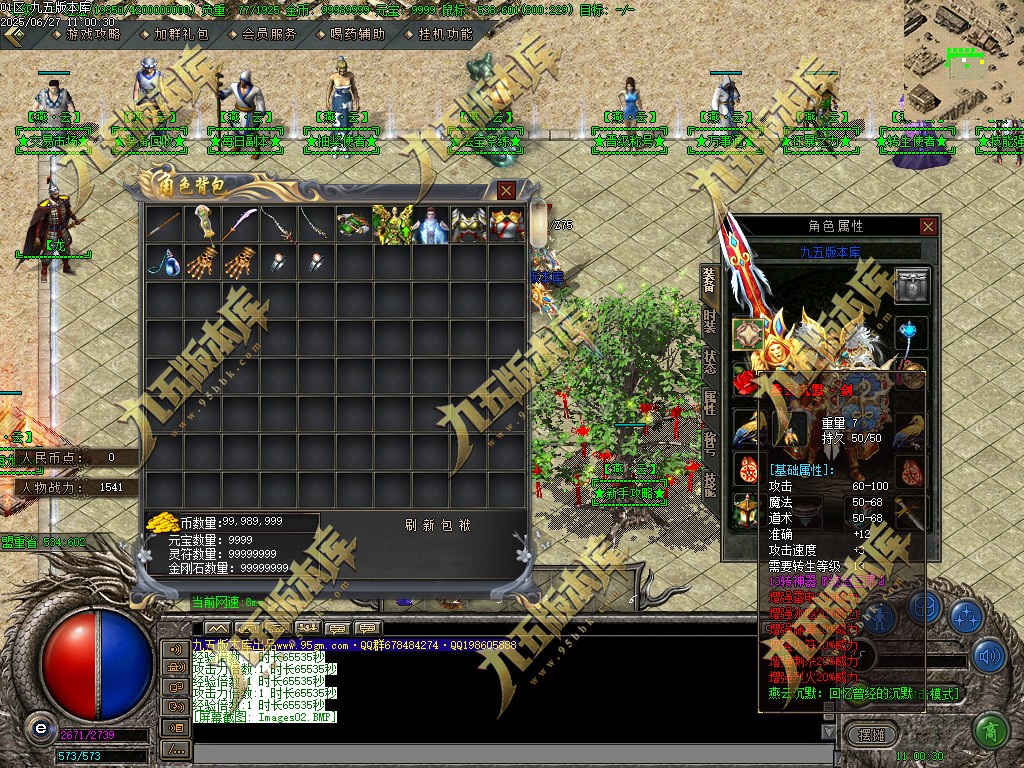Open the 会员服务 member service menu
Viewport: 1024px width, 768px height.
(269, 33)
